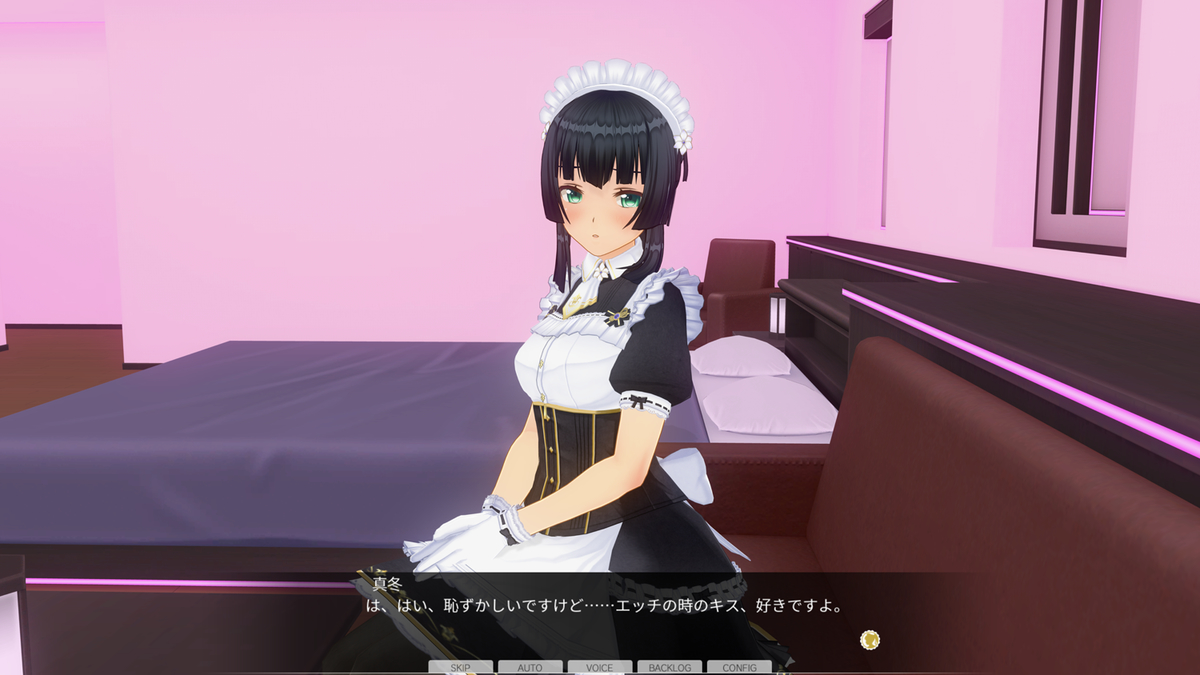This screenshot has height=675, width=1200.
Task: Open the BACKLOG history
Action: [669, 667]
